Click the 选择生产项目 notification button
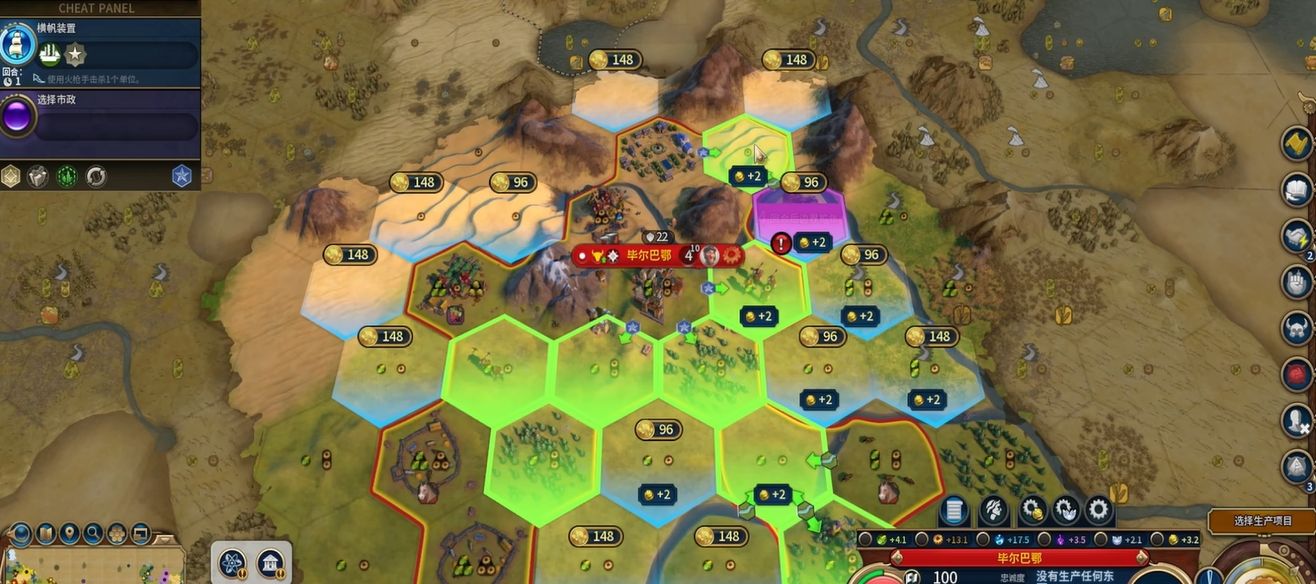Image resolution: width=1316 pixels, height=584 pixels. [1262, 521]
